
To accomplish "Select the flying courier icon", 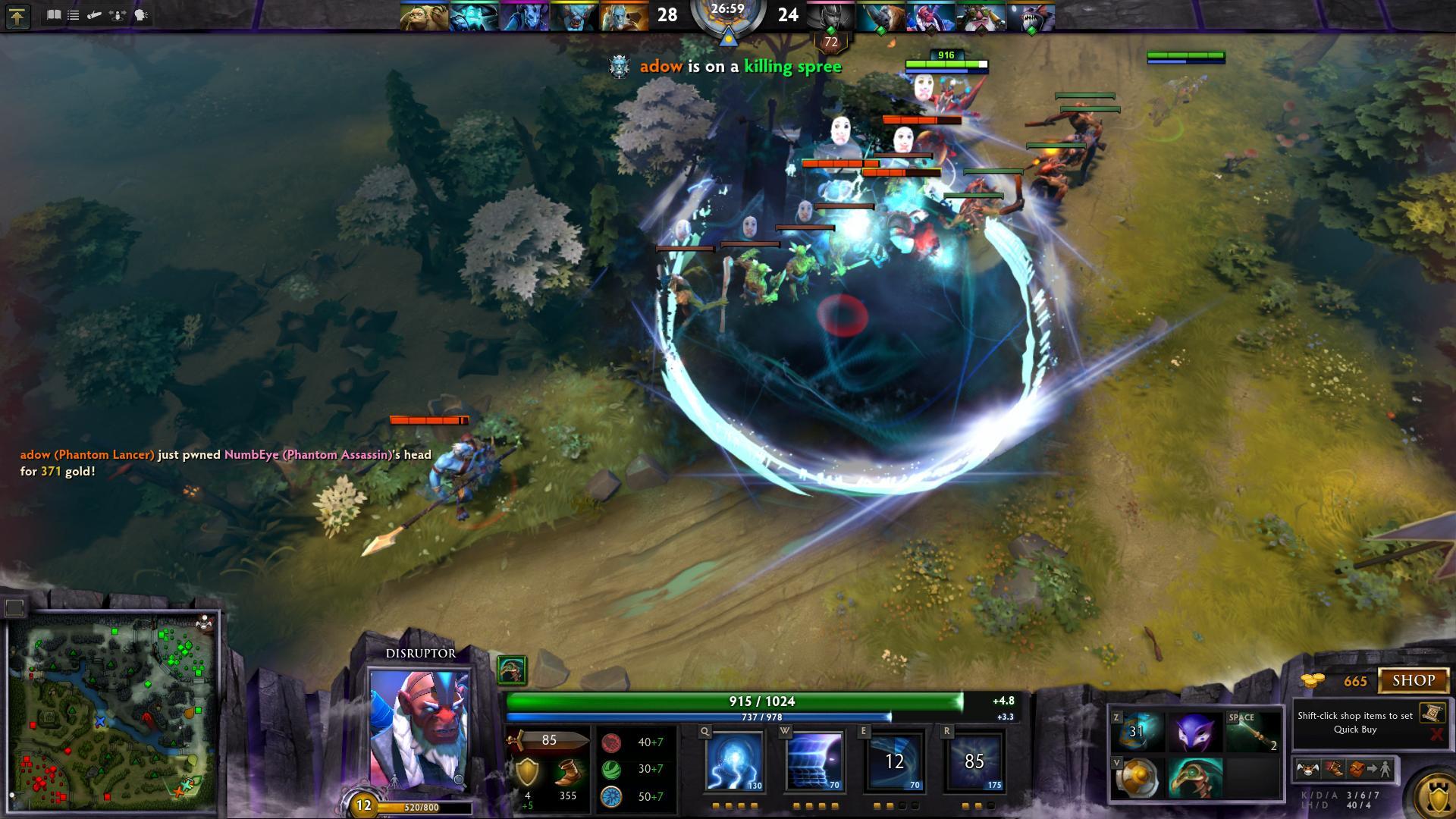I will (1308, 770).
